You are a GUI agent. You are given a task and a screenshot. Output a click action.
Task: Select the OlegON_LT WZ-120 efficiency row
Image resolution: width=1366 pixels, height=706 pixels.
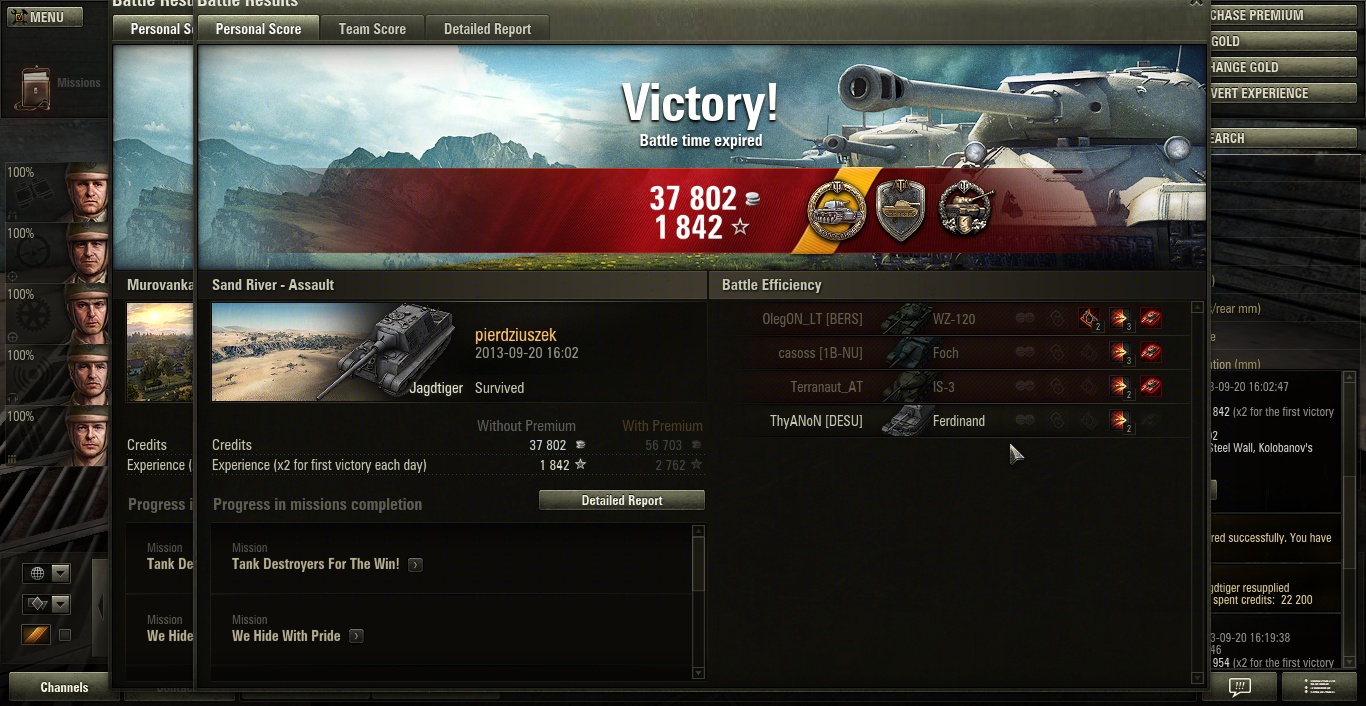point(950,319)
